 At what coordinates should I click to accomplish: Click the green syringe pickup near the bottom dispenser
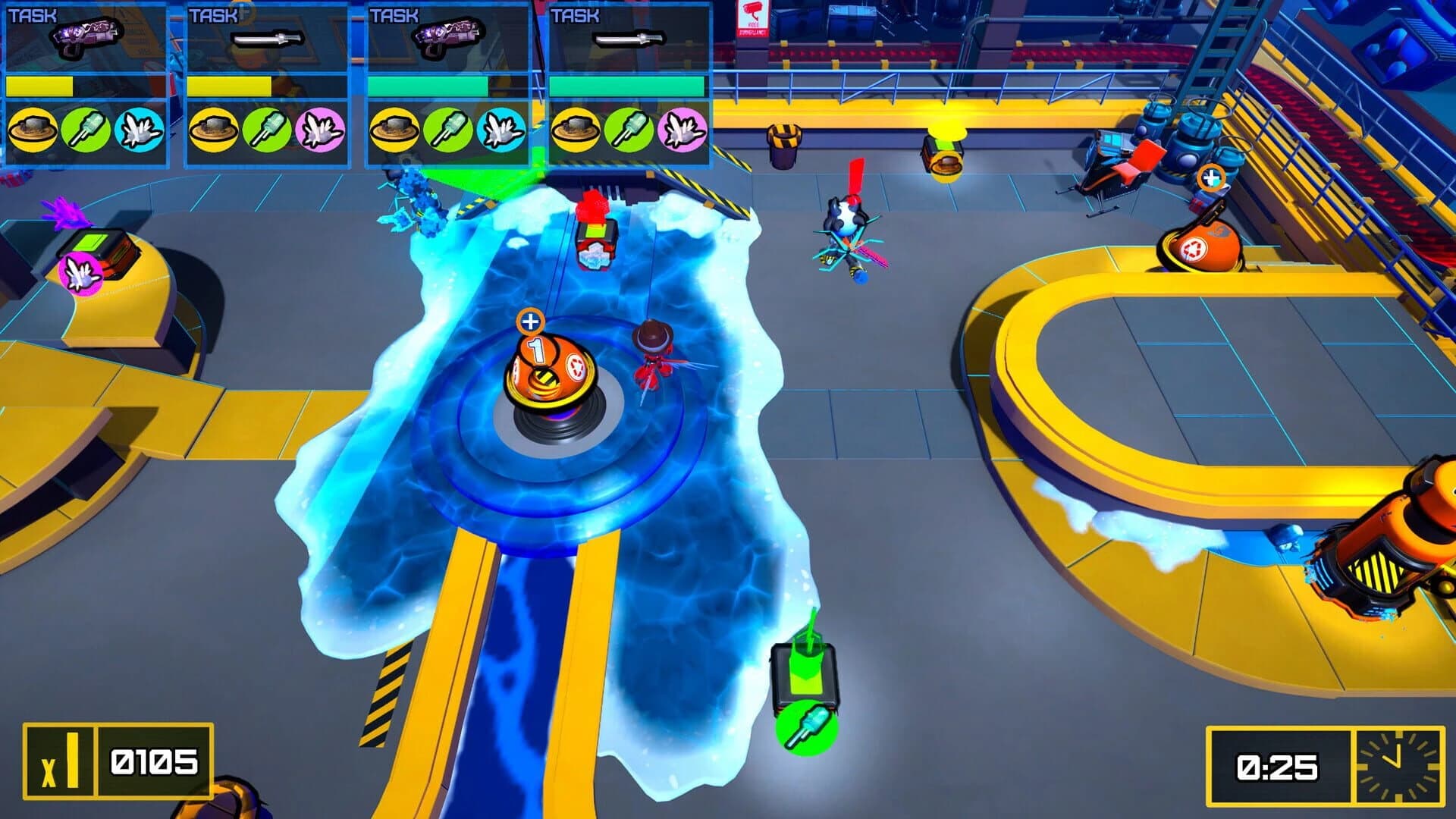808,729
